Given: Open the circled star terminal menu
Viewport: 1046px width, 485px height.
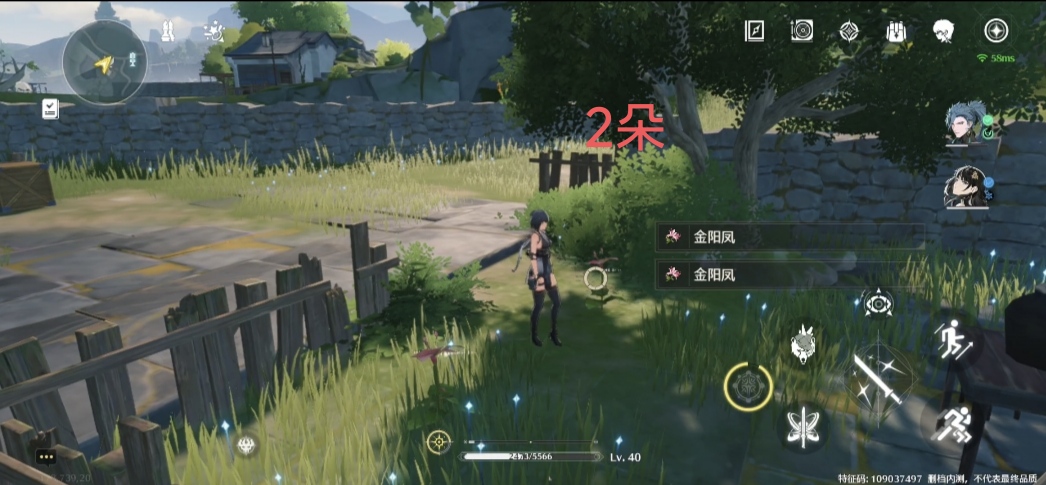Looking at the screenshot, I should point(996,31).
